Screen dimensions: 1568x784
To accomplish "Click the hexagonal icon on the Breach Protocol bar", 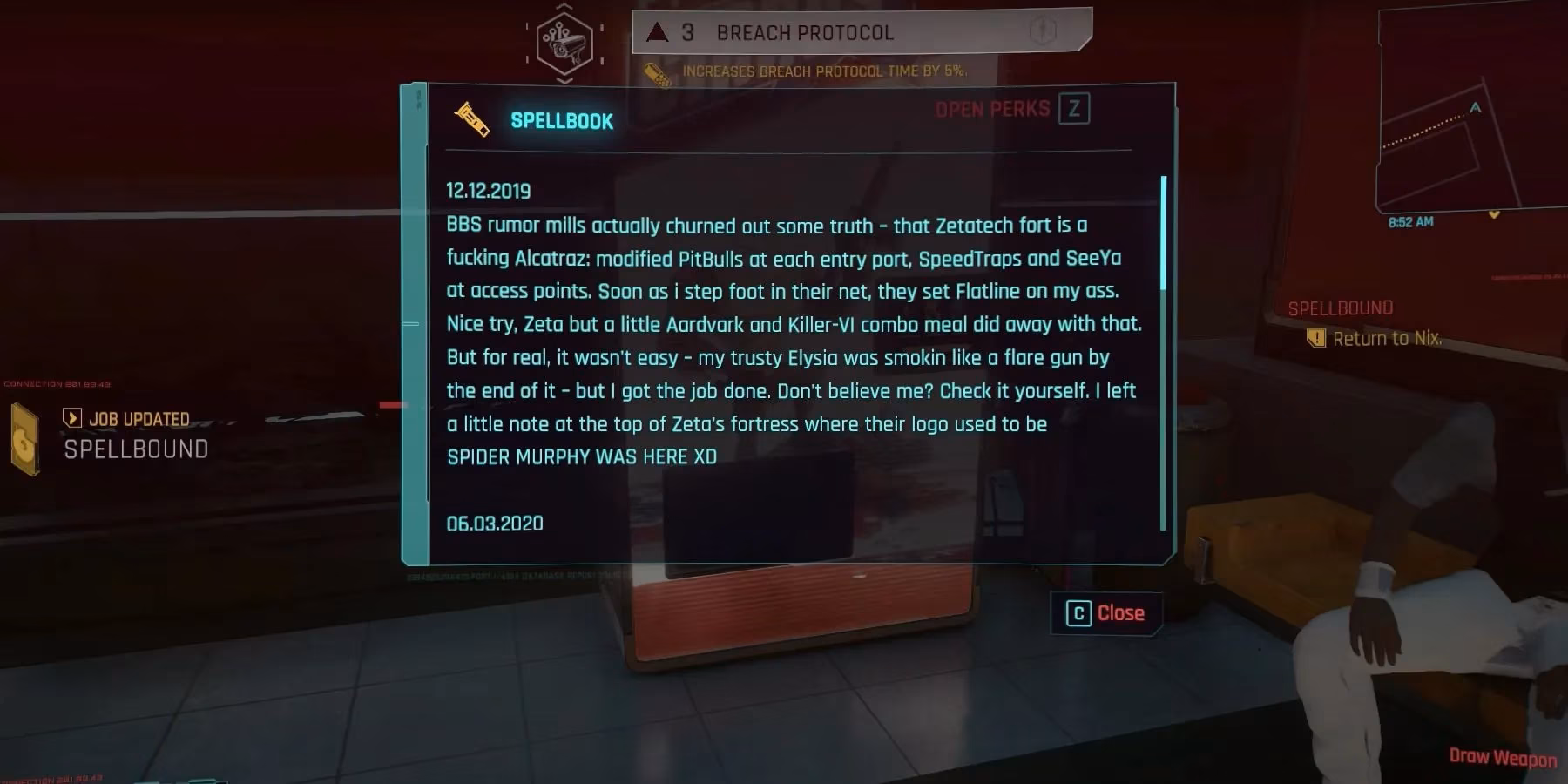I will (x=1043, y=30).
